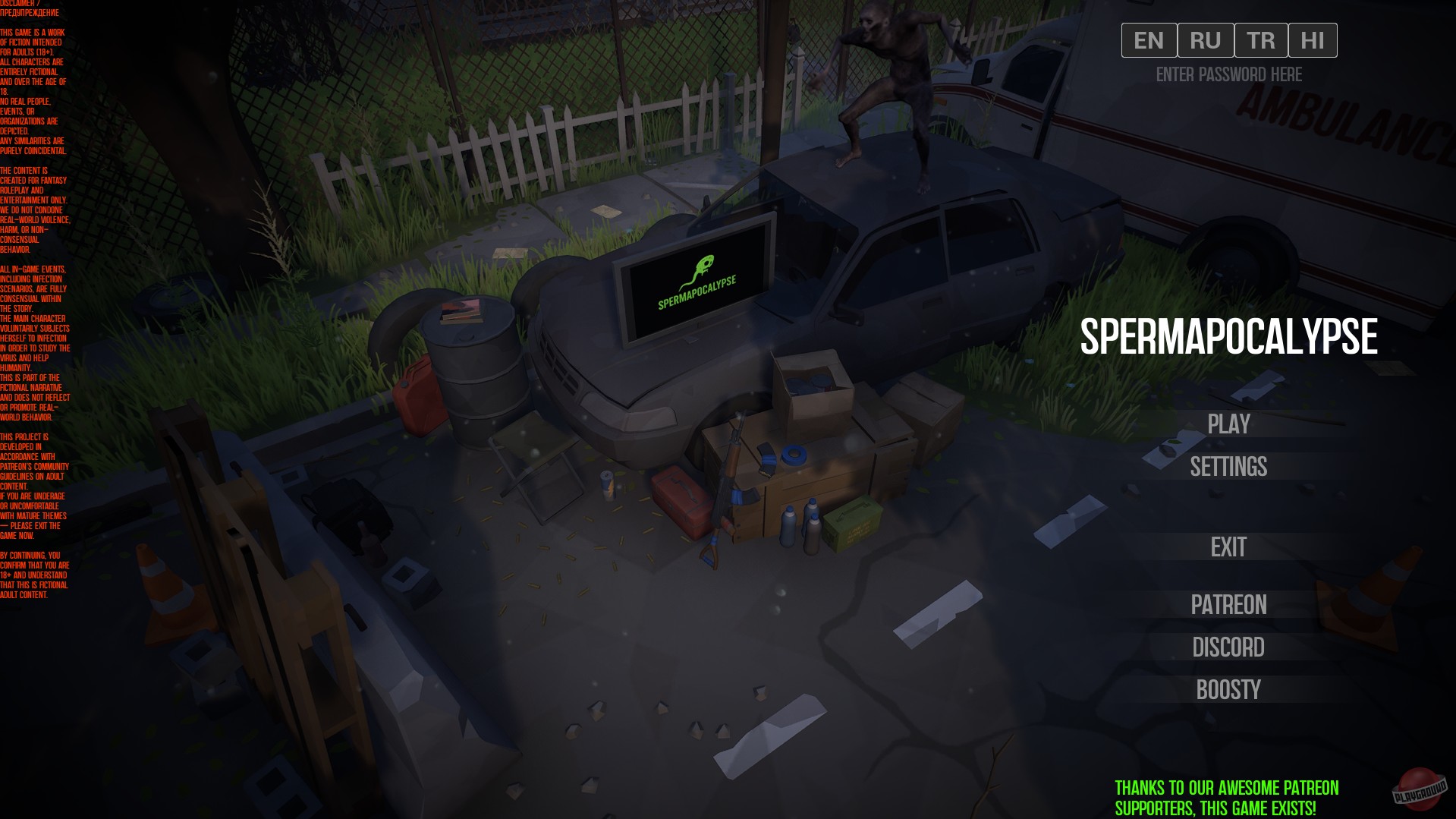Set language to HI
1456x819 pixels.
point(1313,40)
